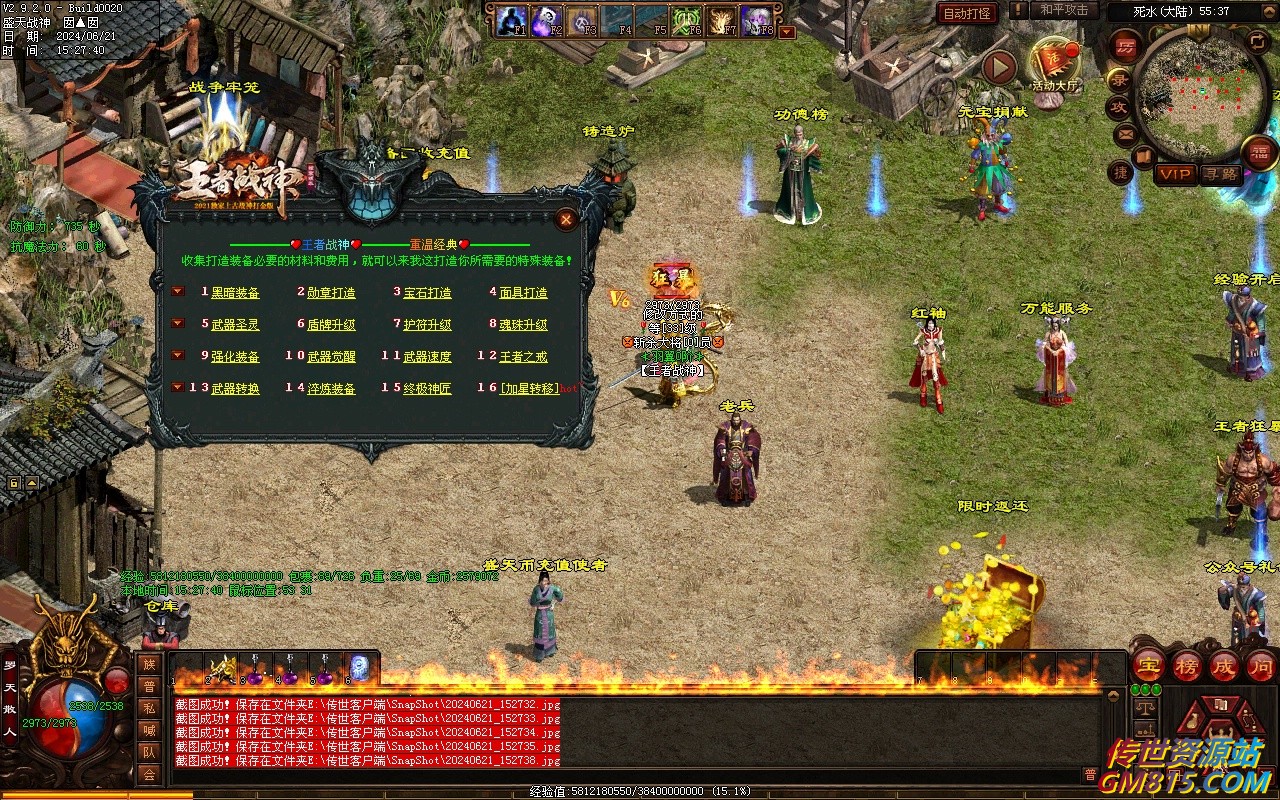Viewport: 1280px width, 800px height.
Task: Open the VIP panel below the minimap
Action: pos(1175,174)
